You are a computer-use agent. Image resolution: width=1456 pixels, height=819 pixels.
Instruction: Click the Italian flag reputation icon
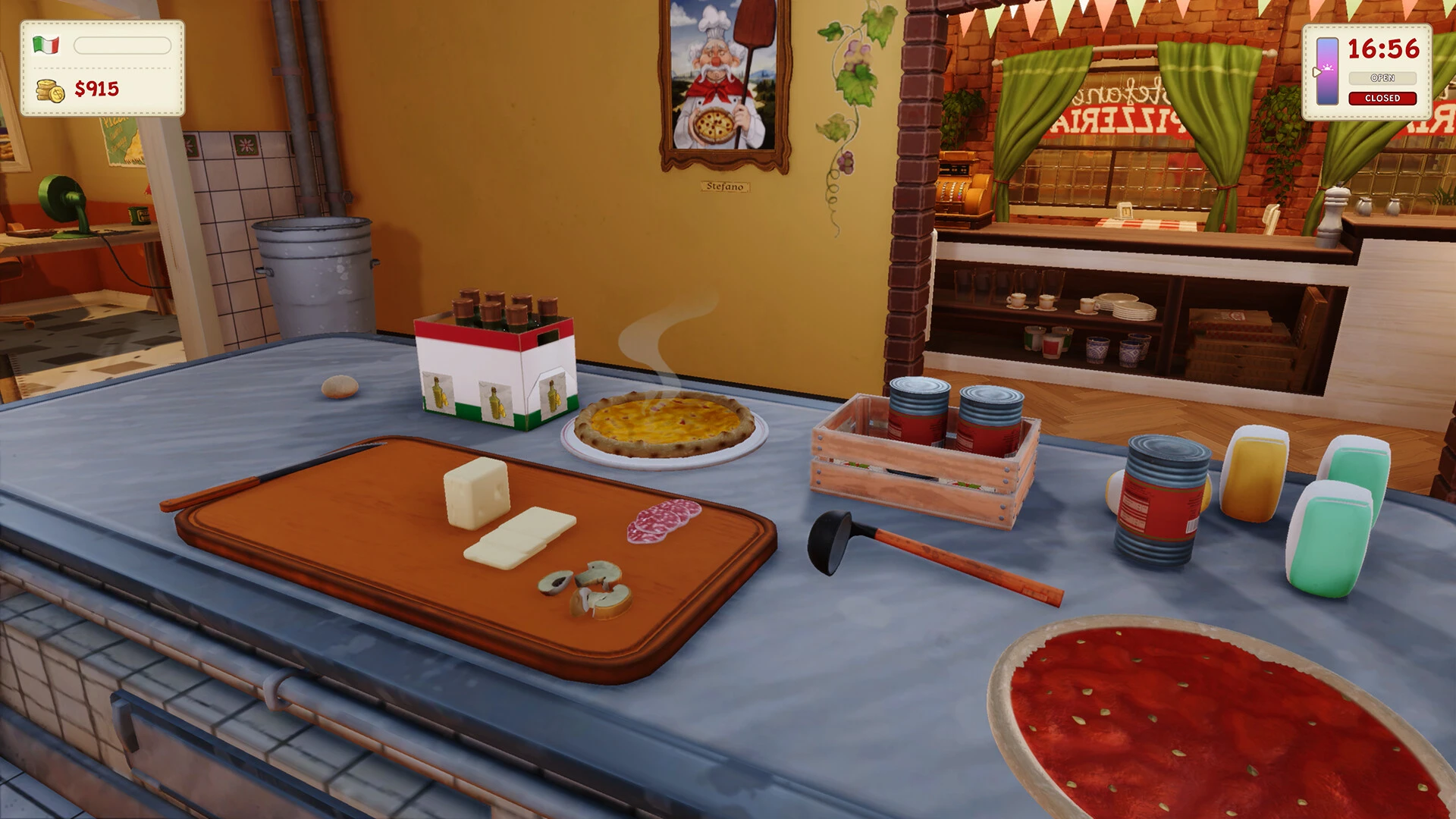click(47, 45)
